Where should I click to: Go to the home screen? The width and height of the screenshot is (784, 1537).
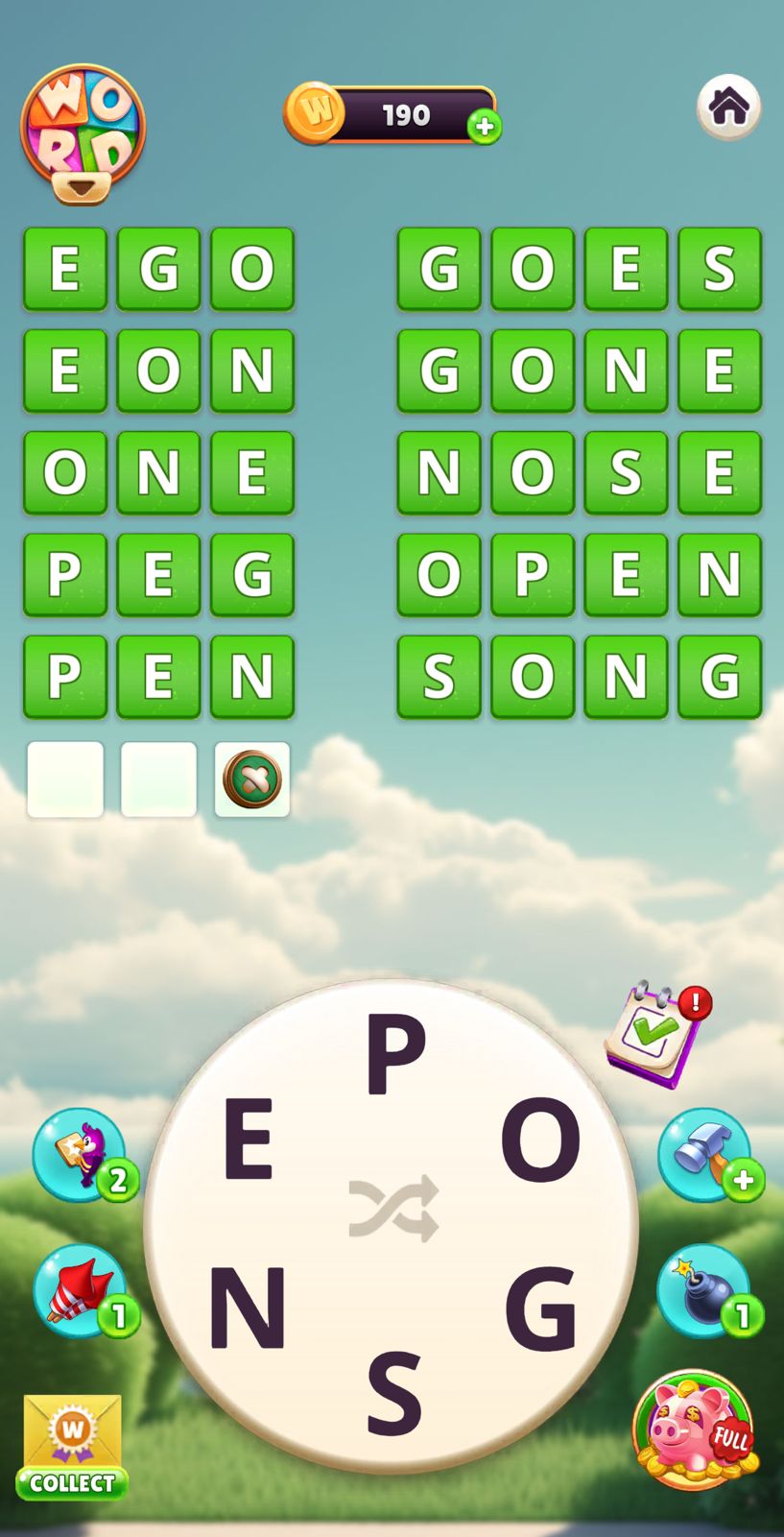pos(728,106)
